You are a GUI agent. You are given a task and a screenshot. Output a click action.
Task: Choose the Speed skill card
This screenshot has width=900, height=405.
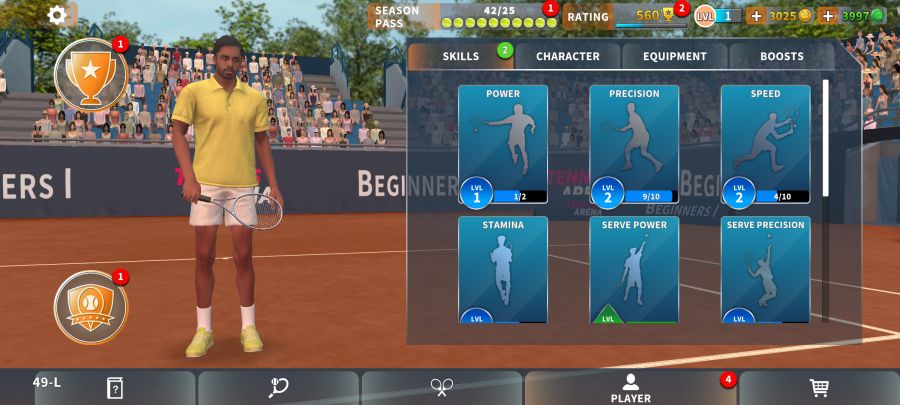pyautogui.click(x=765, y=145)
